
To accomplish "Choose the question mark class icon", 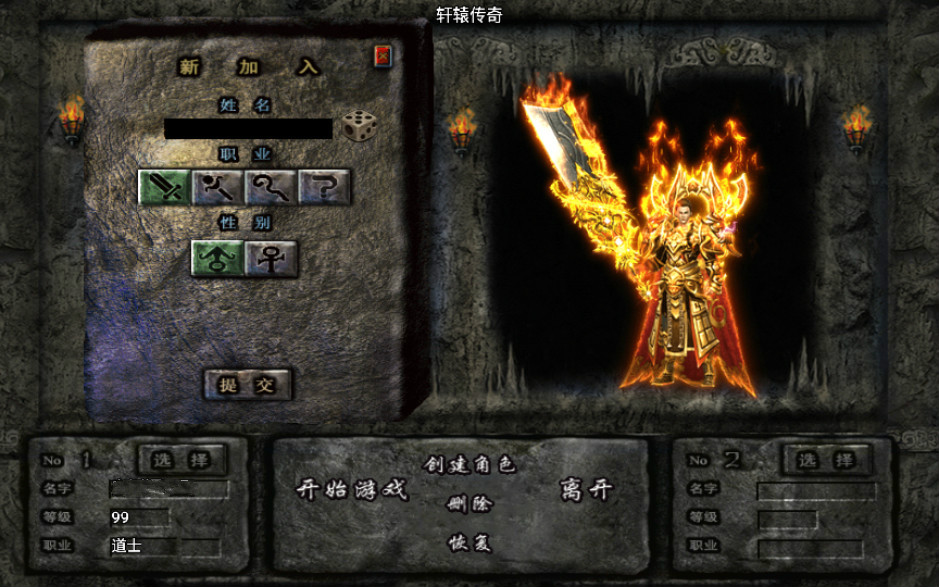I will click(324, 186).
